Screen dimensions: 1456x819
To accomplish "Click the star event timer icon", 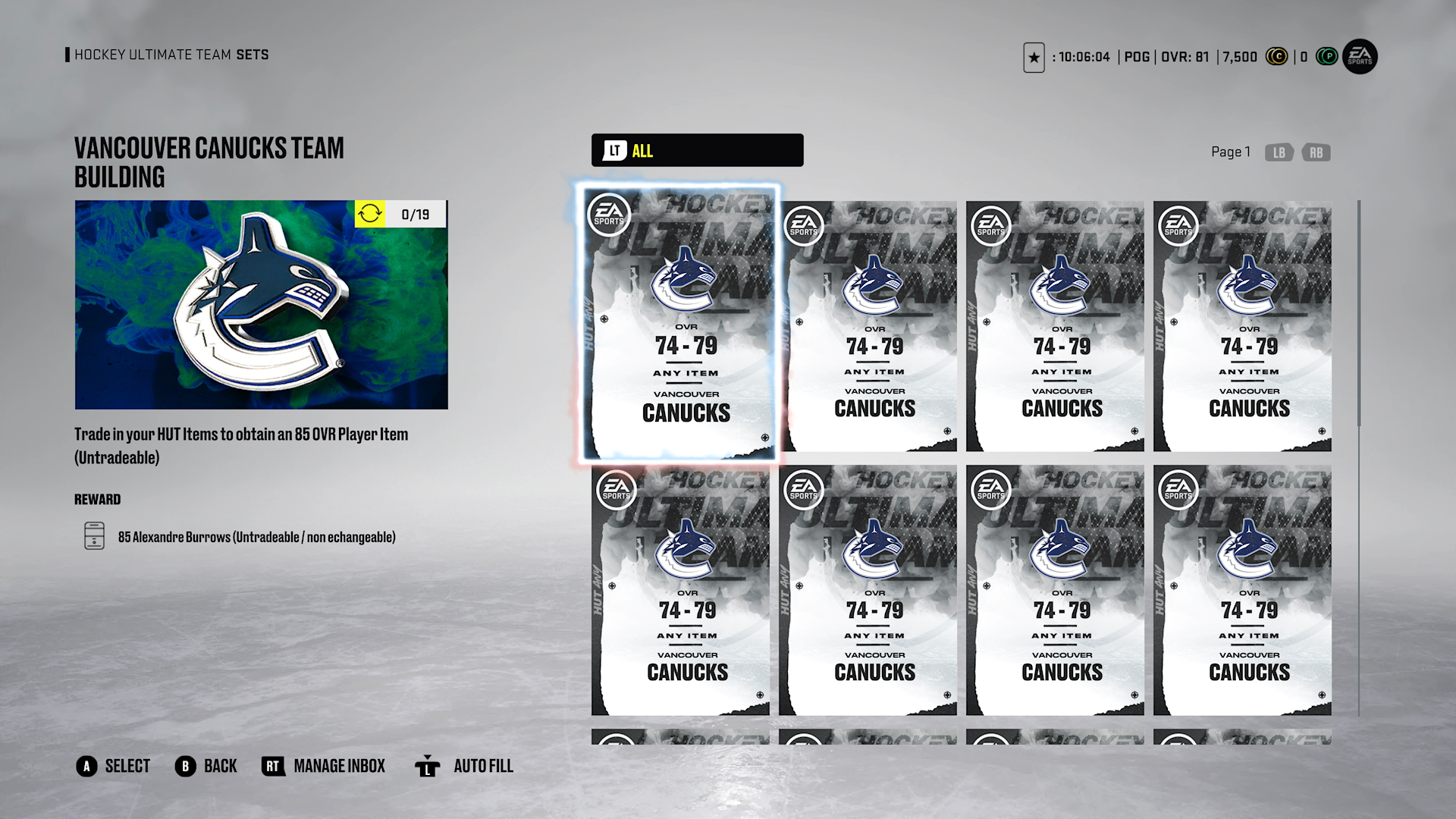I will pos(1034,58).
